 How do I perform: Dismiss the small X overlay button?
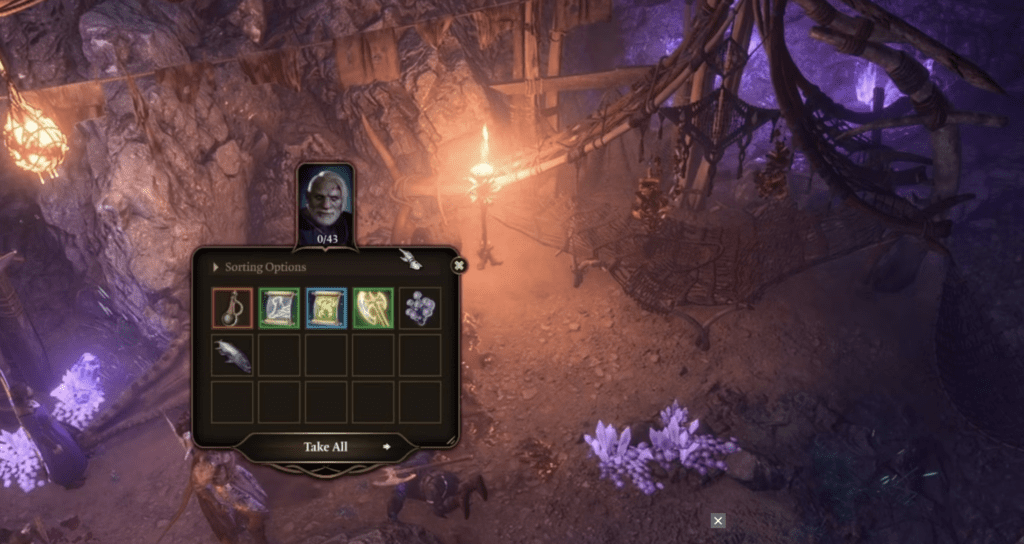[x=718, y=520]
